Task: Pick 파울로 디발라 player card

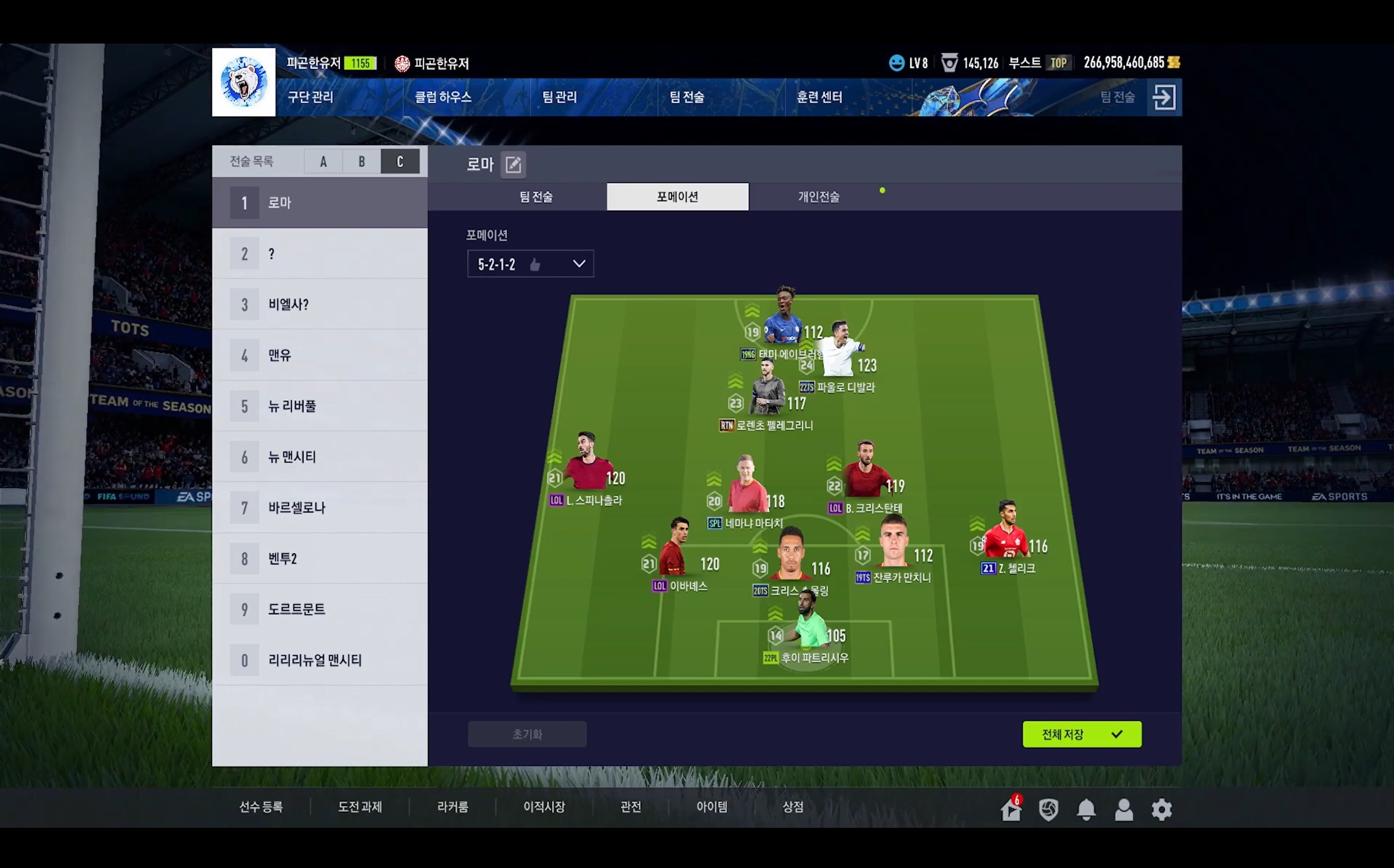Action: tap(840, 353)
